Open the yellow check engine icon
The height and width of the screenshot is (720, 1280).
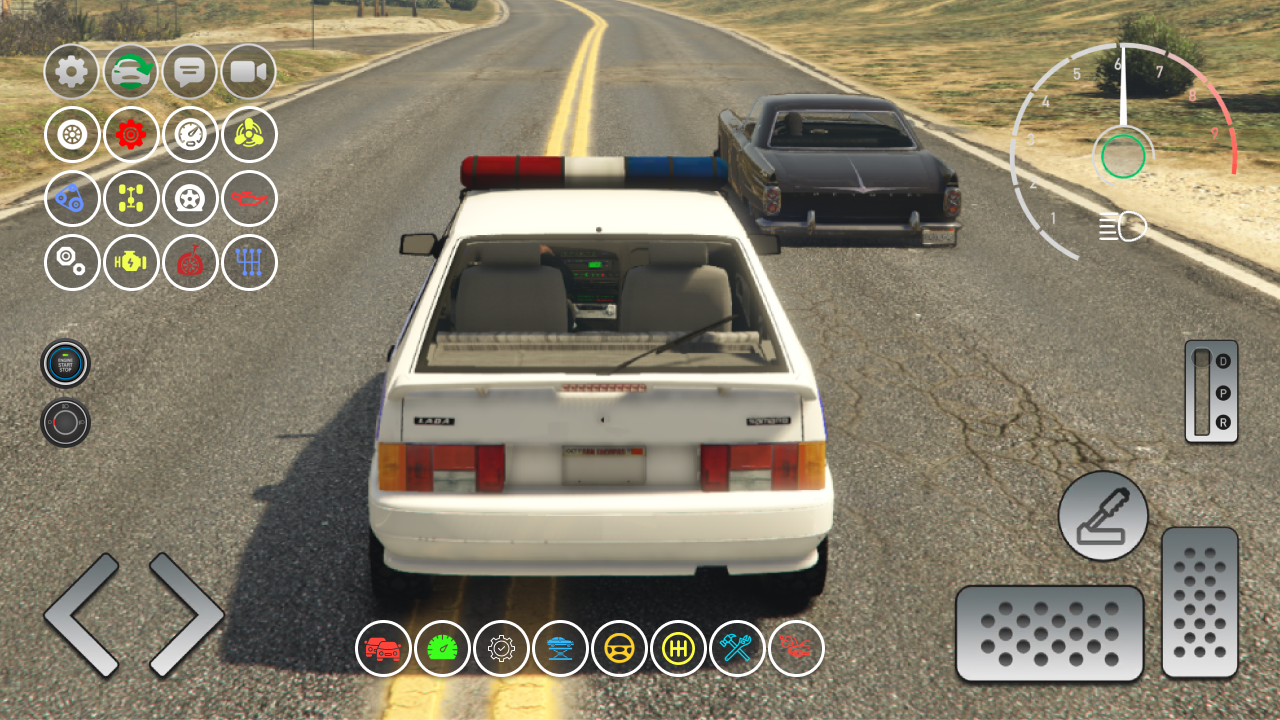tap(131, 263)
